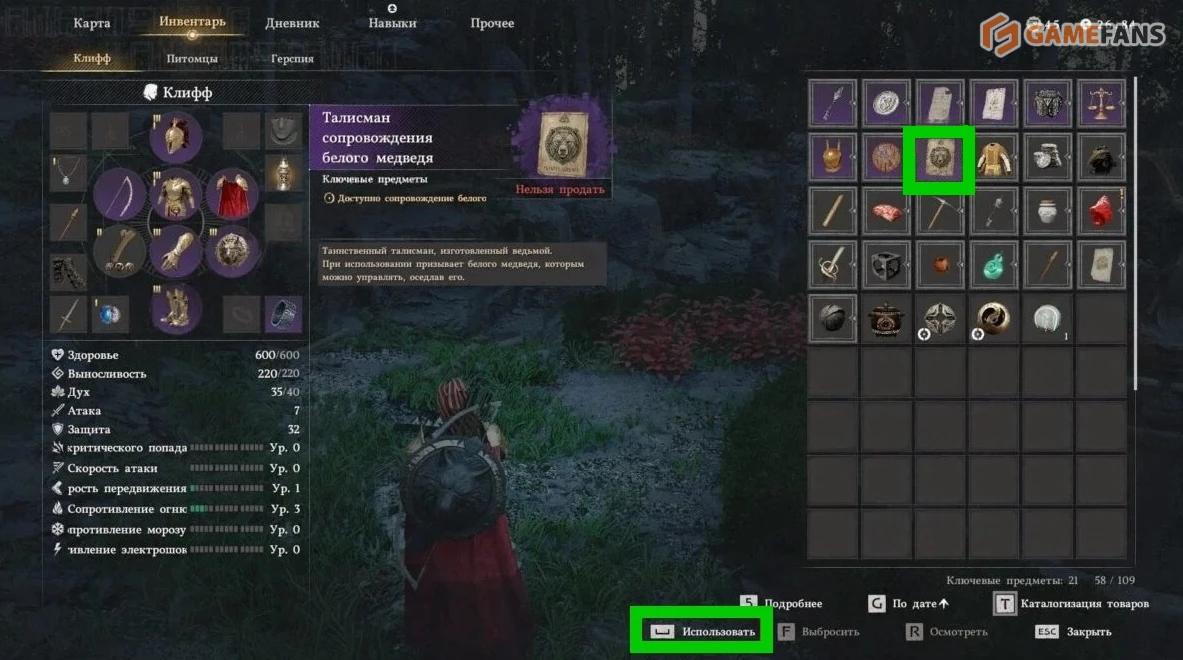Select the white bear talisman slot

click(x=939, y=159)
